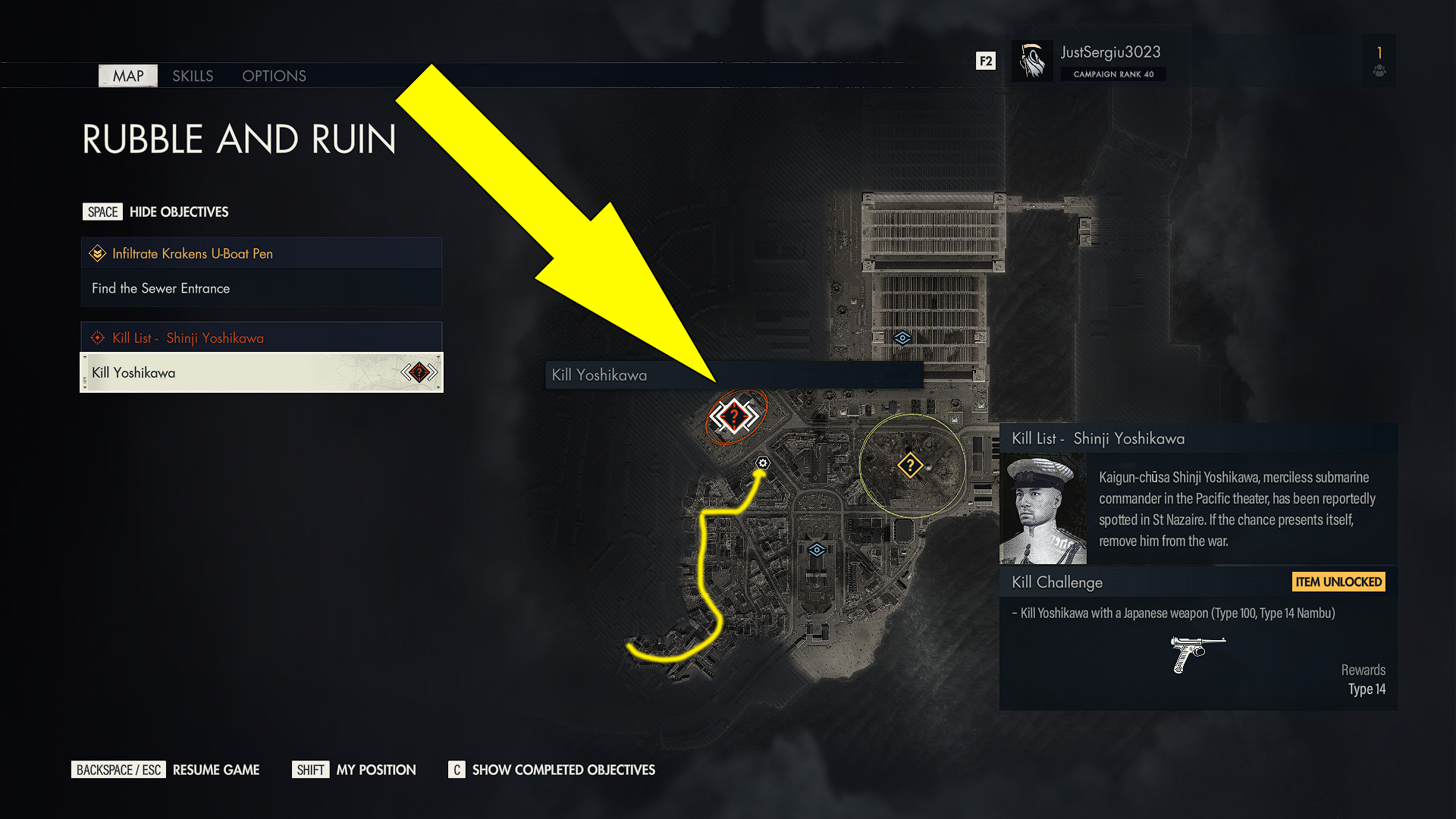Toggle the ITEM UNLOCKED badge
This screenshot has height=819, width=1456.
(x=1338, y=582)
